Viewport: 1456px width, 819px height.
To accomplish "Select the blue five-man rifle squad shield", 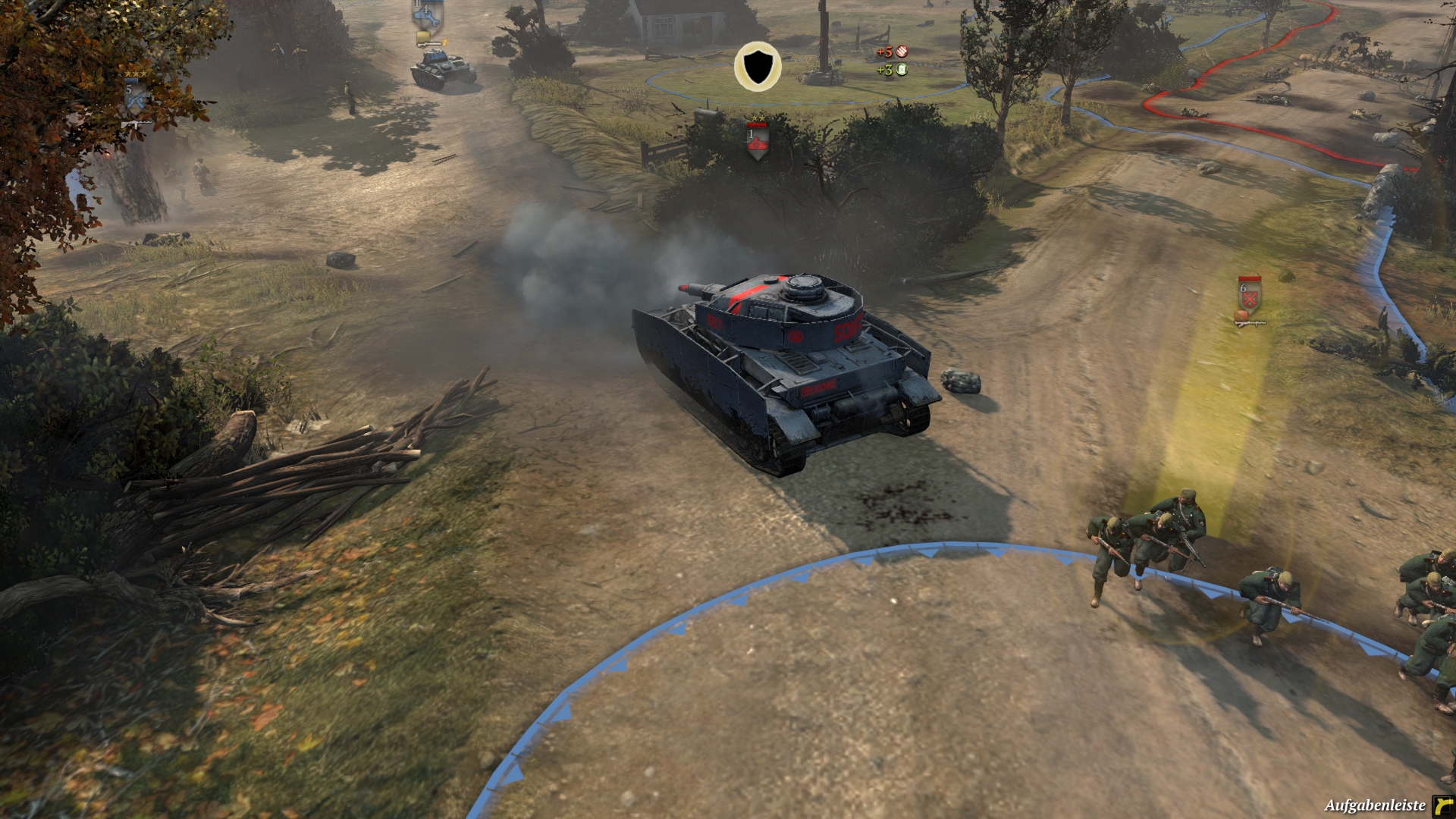I will 135,98.
